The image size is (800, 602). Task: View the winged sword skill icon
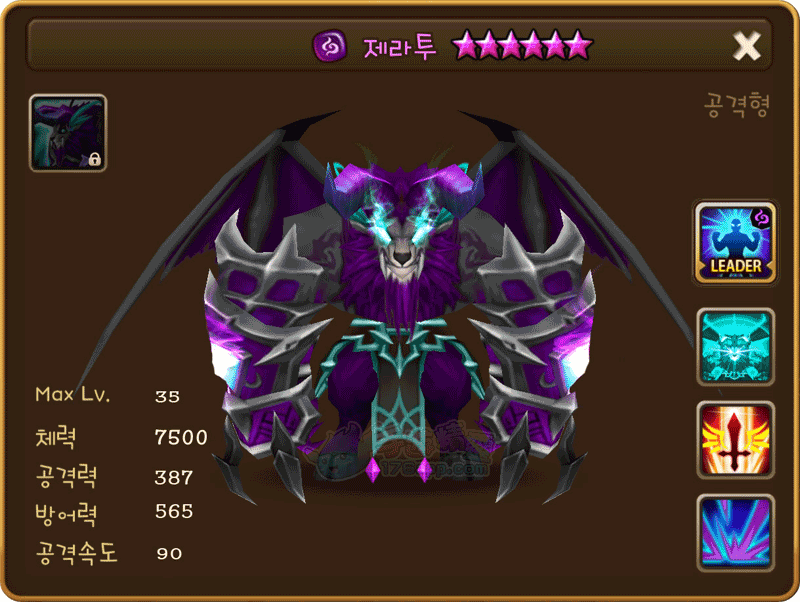736,440
